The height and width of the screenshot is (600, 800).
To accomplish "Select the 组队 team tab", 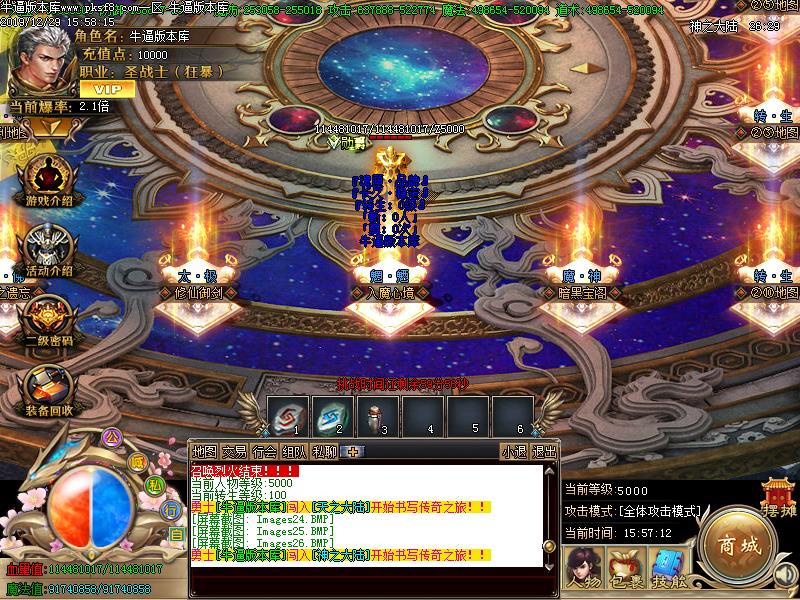I will tap(294, 451).
